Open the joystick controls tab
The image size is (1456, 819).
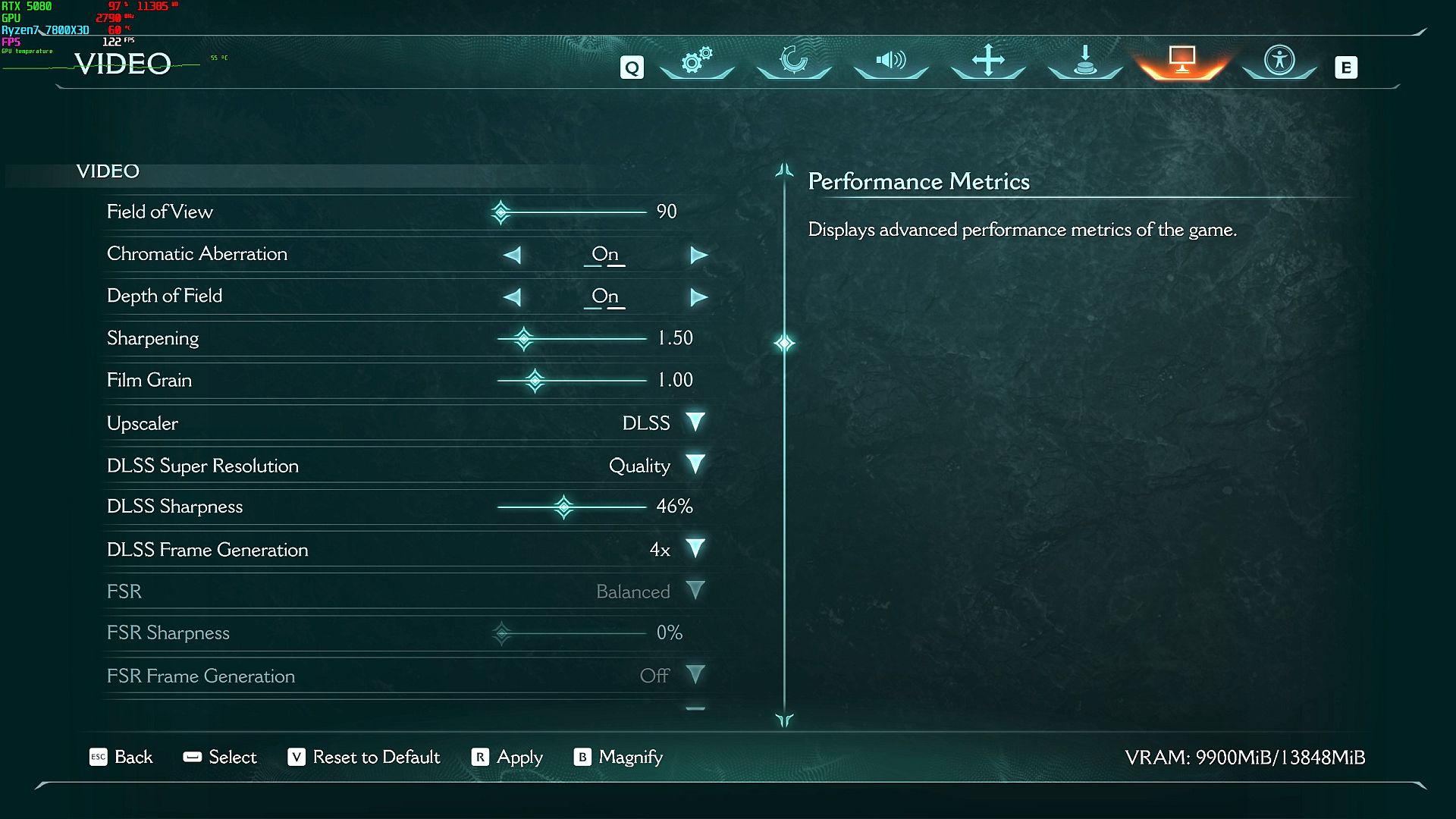tap(1085, 61)
